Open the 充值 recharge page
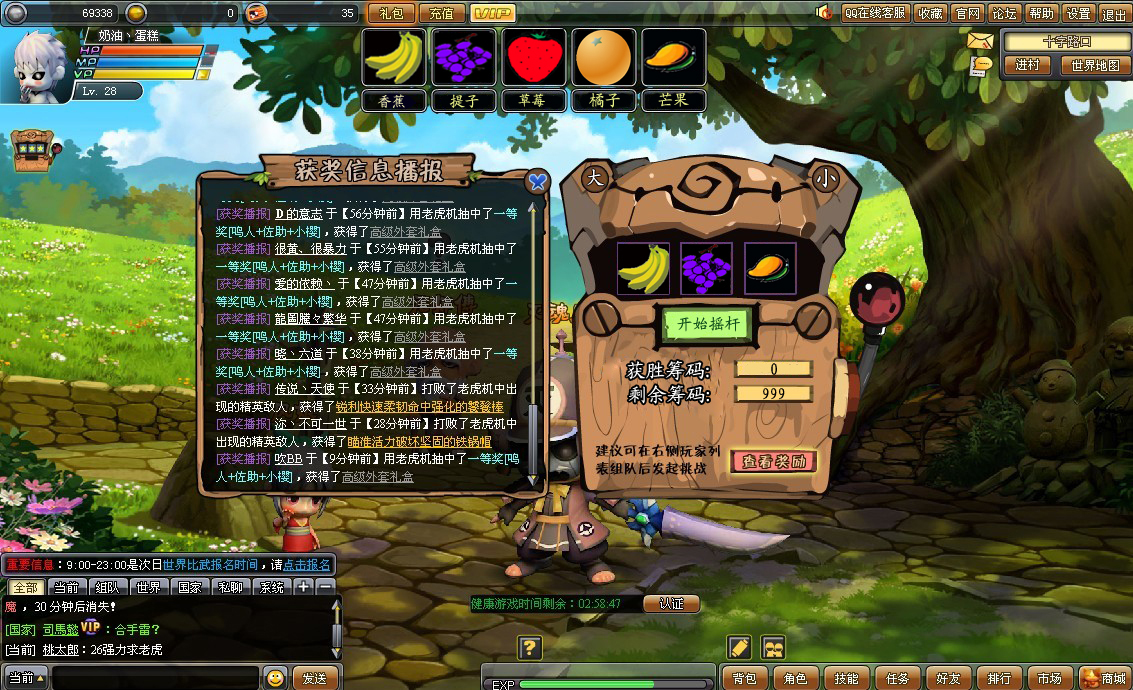This screenshot has width=1133, height=690. pyautogui.click(x=441, y=13)
